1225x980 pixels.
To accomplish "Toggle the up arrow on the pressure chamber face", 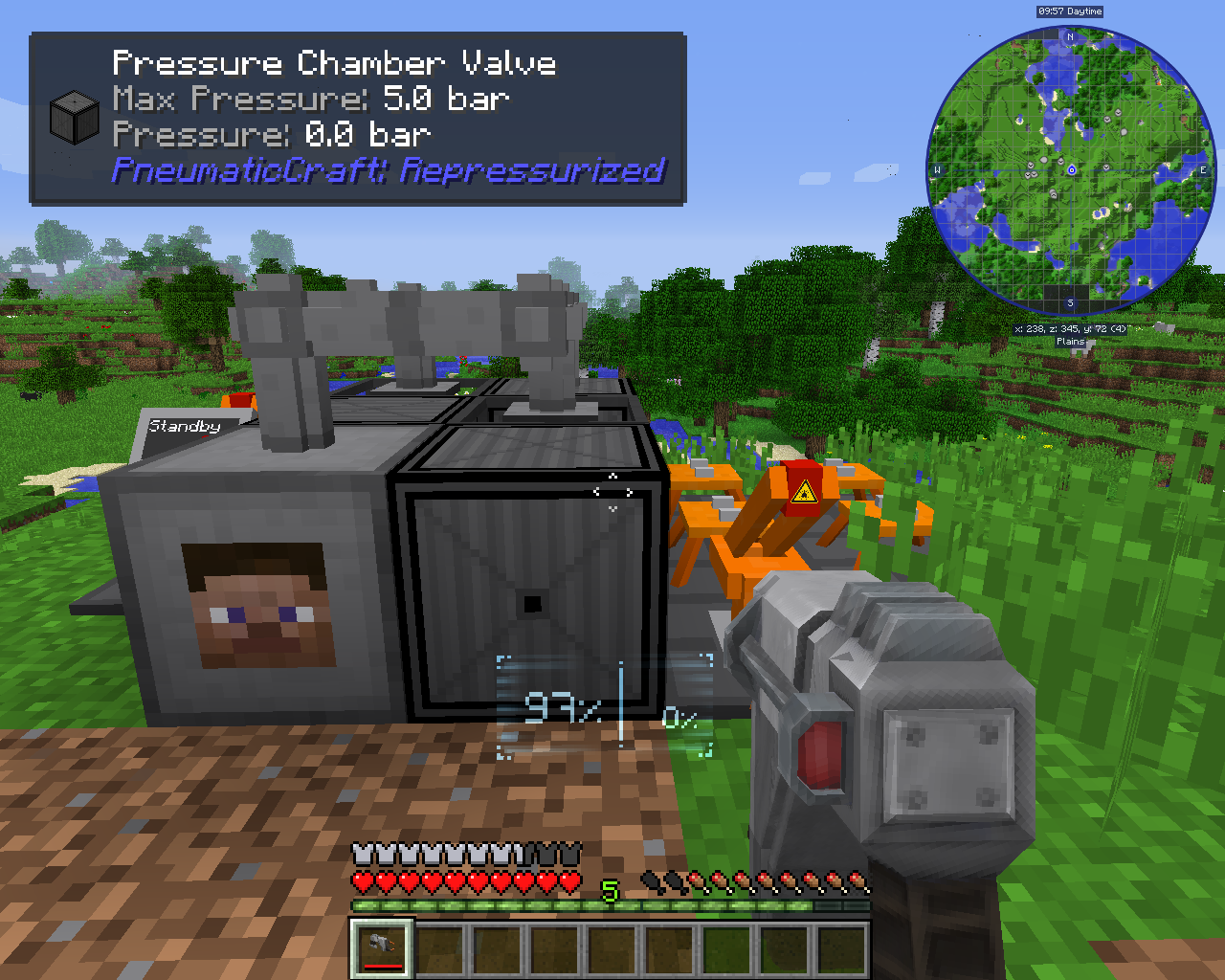I will [613, 476].
